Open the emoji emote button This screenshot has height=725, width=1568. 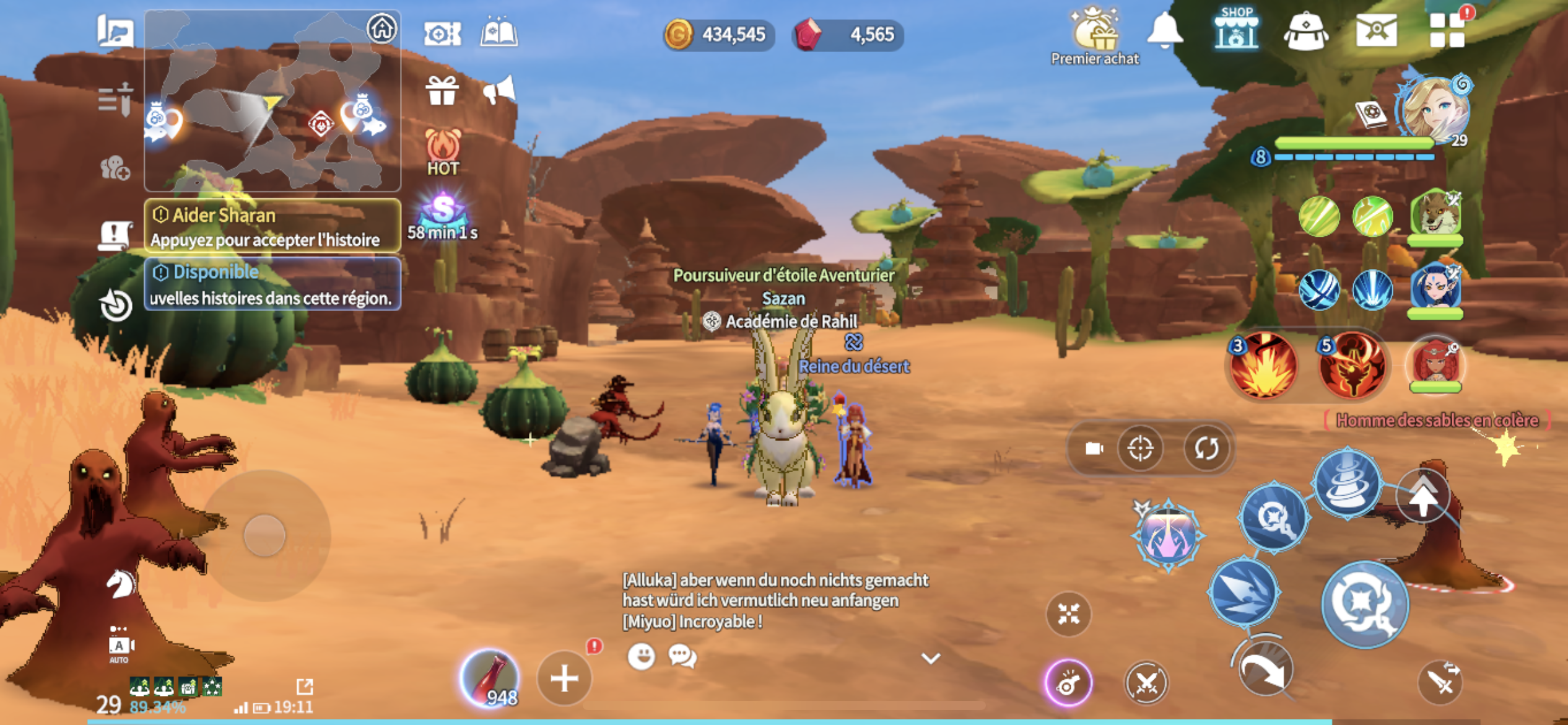pos(641,656)
